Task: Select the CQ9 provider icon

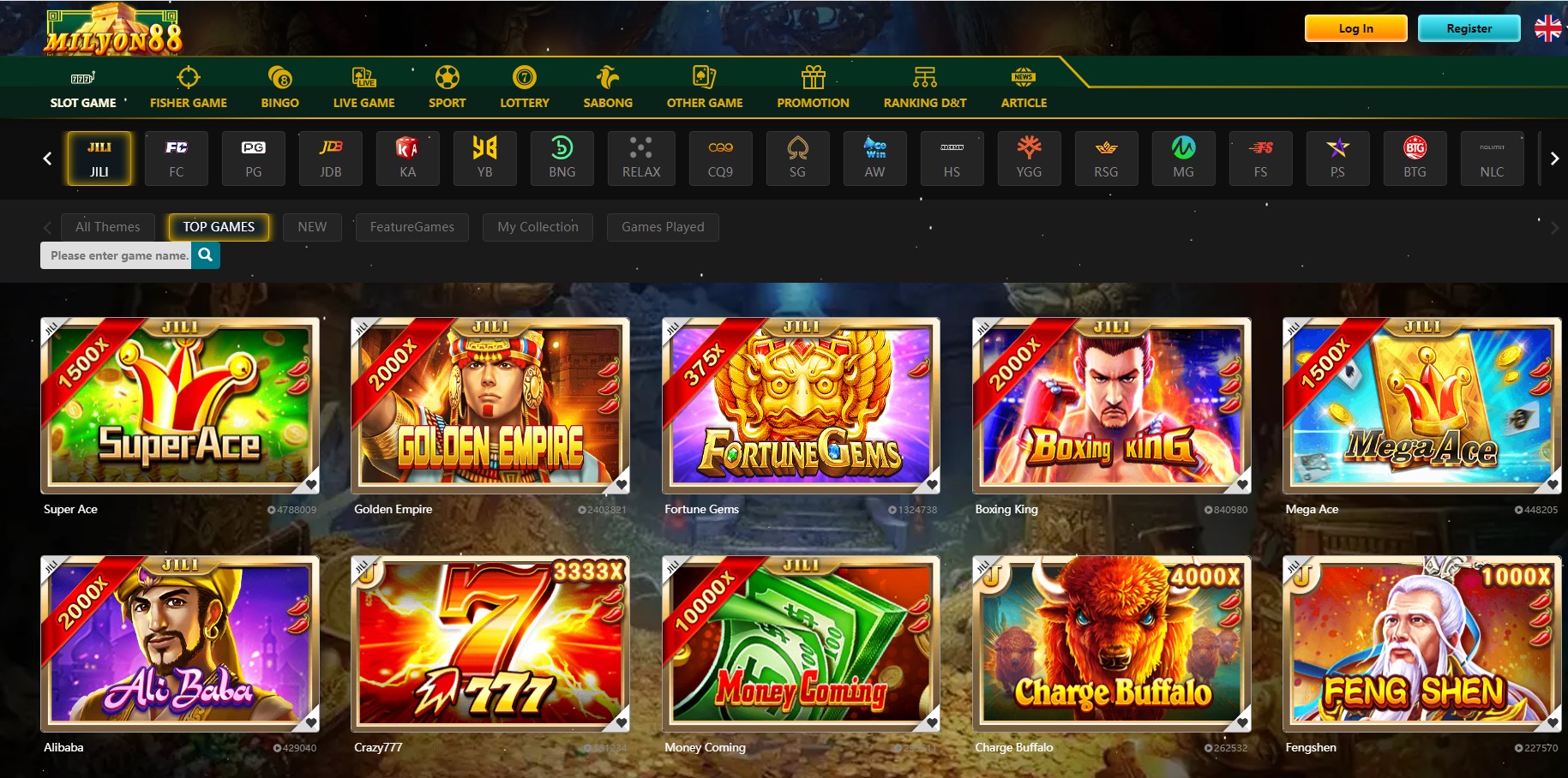Action: [720, 159]
